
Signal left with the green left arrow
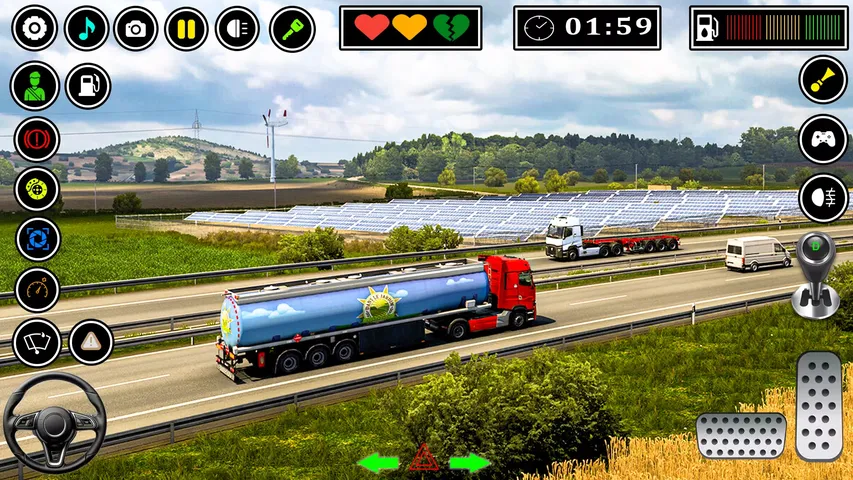378,463
